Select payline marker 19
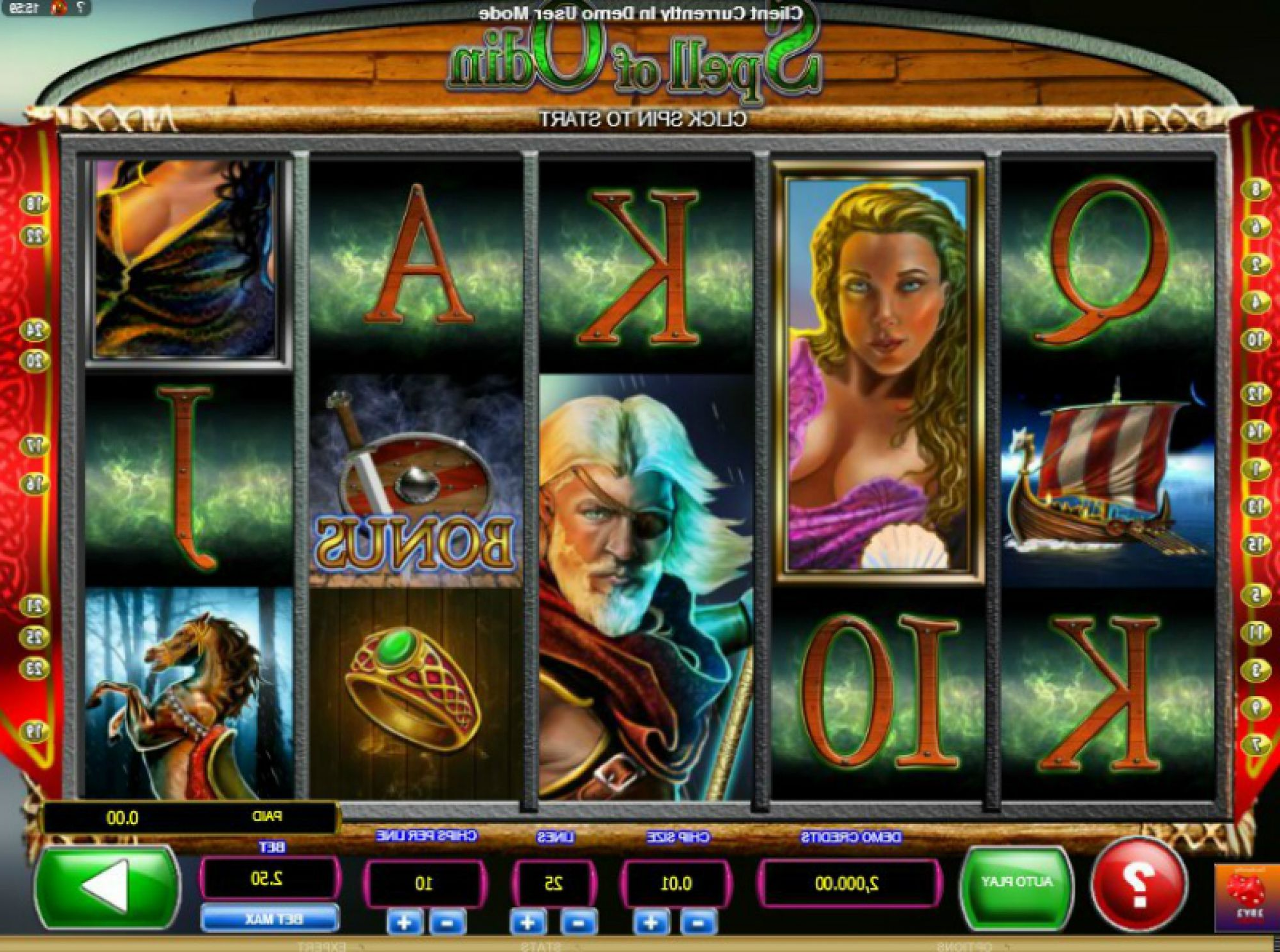 pos(35,731)
